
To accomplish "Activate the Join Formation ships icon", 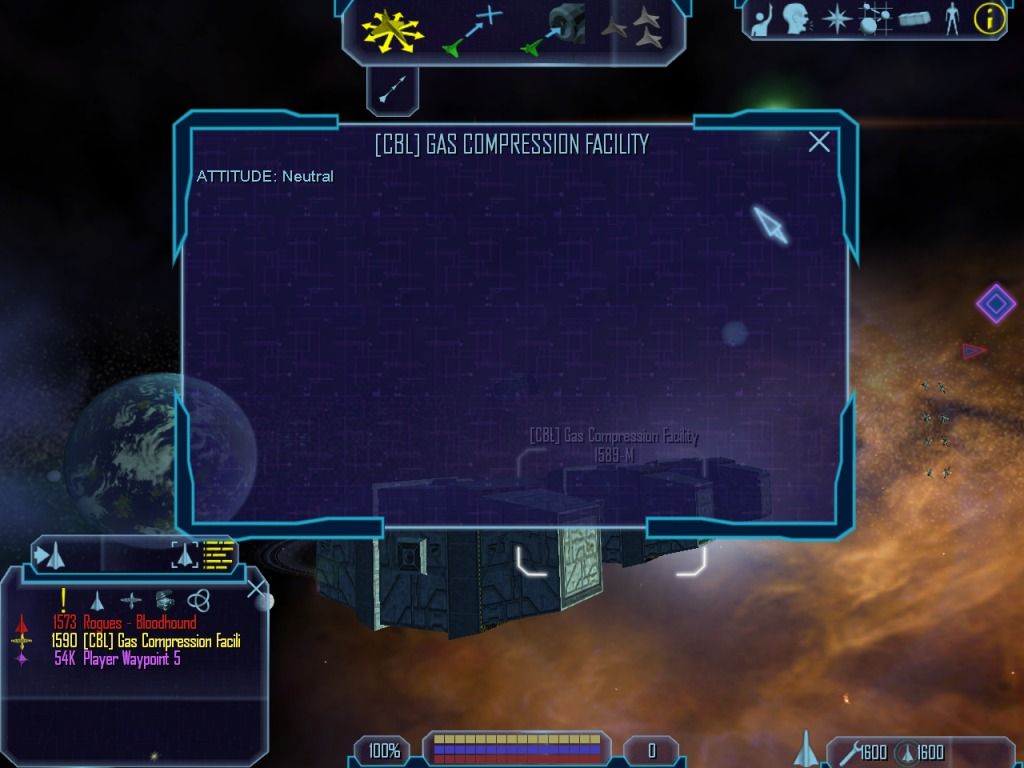I will point(632,29).
